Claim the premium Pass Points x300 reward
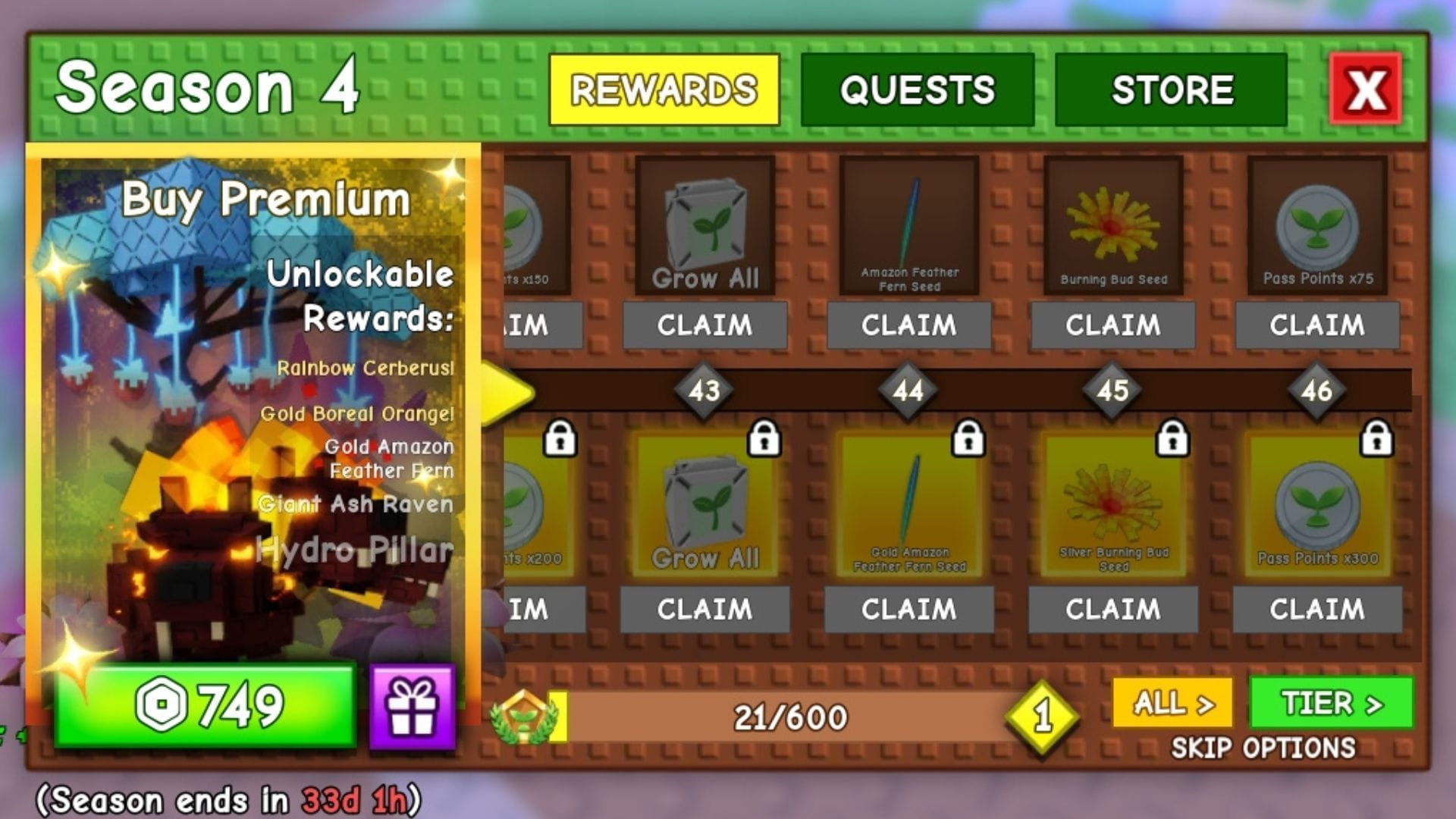The image size is (1456, 819). click(1317, 609)
